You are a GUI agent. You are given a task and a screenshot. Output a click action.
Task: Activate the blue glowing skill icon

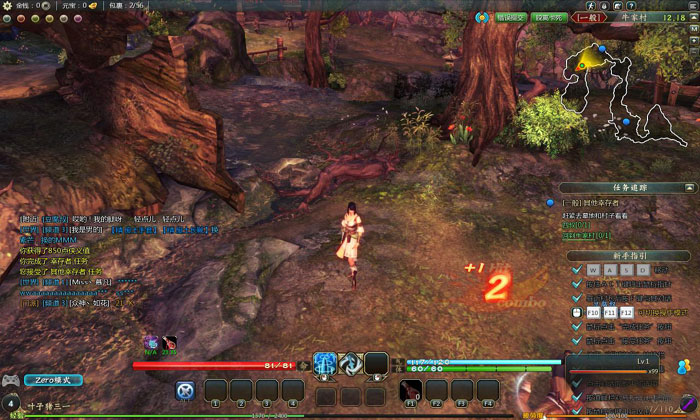(x=324, y=364)
